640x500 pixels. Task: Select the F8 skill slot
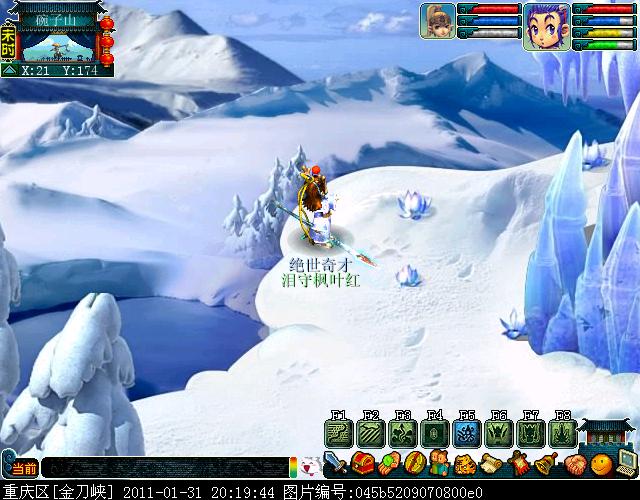tap(561, 433)
